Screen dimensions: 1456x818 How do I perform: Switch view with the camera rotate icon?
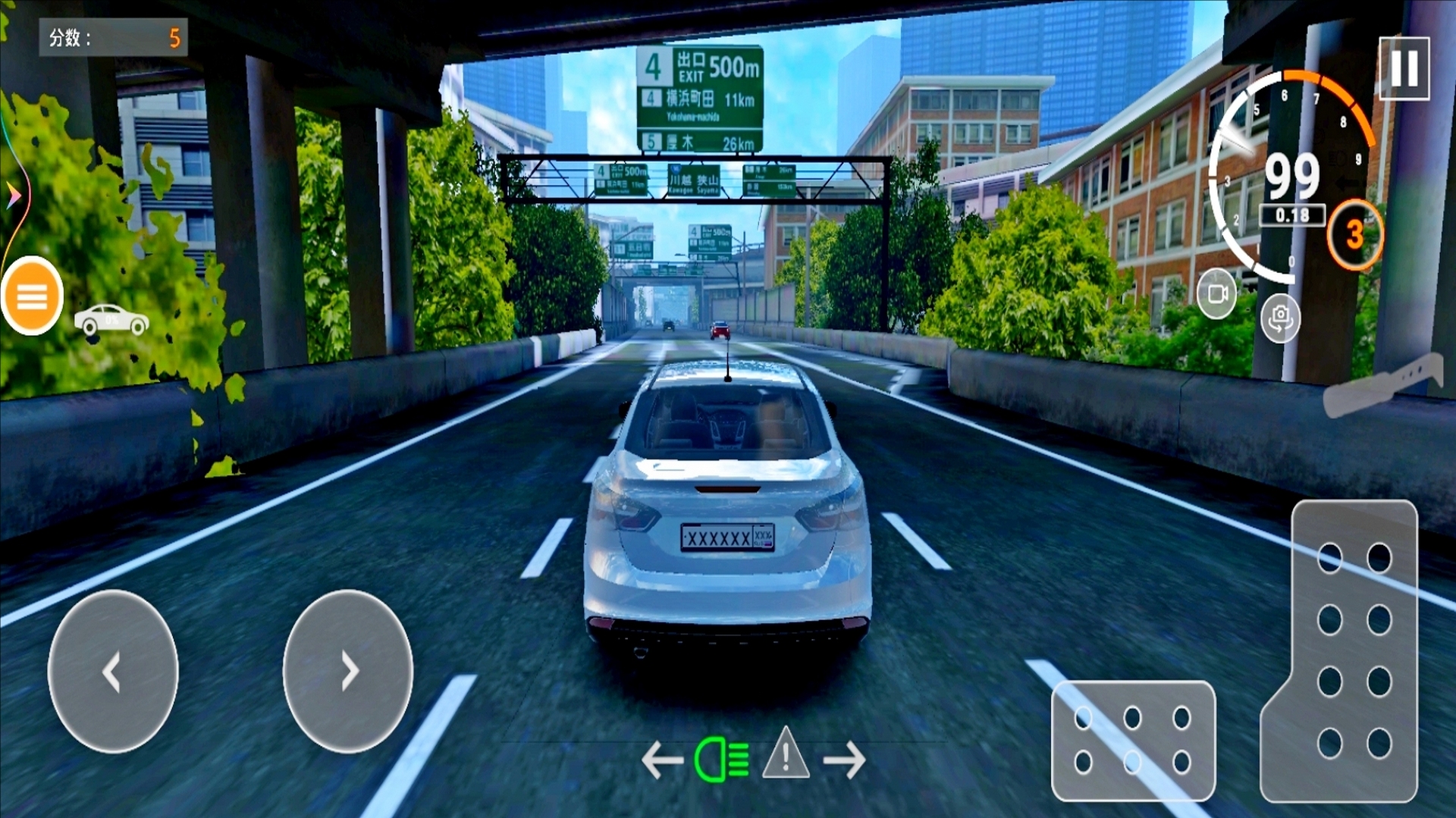pos(1280,318)
